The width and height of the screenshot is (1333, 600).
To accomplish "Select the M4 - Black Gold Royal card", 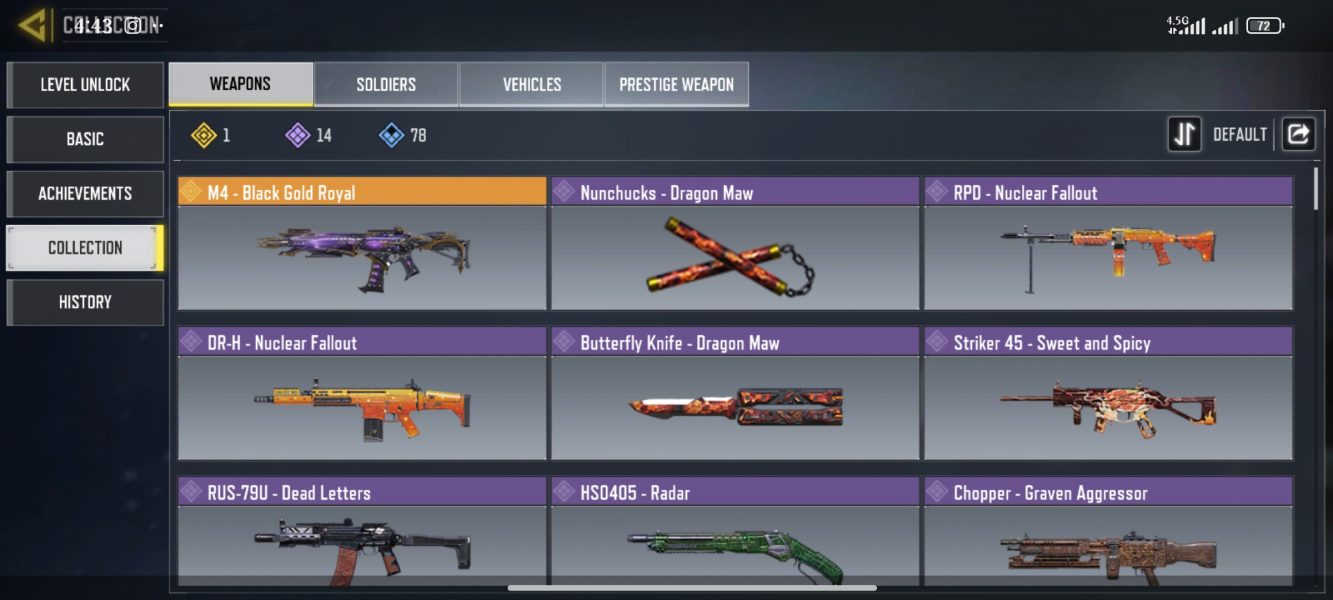I will (x=362, y=244).
